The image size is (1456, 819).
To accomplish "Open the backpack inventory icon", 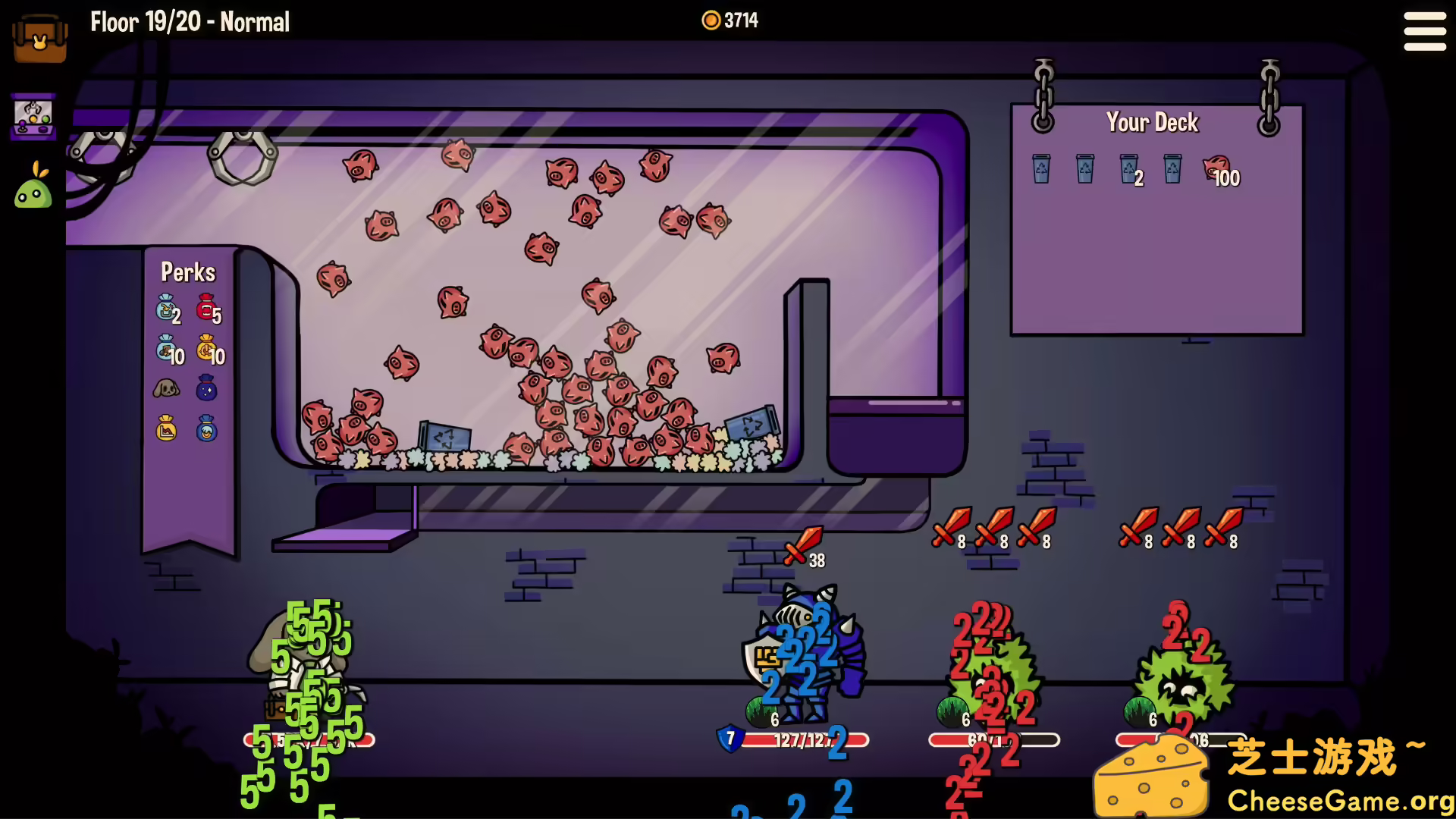I will point(39,38).
